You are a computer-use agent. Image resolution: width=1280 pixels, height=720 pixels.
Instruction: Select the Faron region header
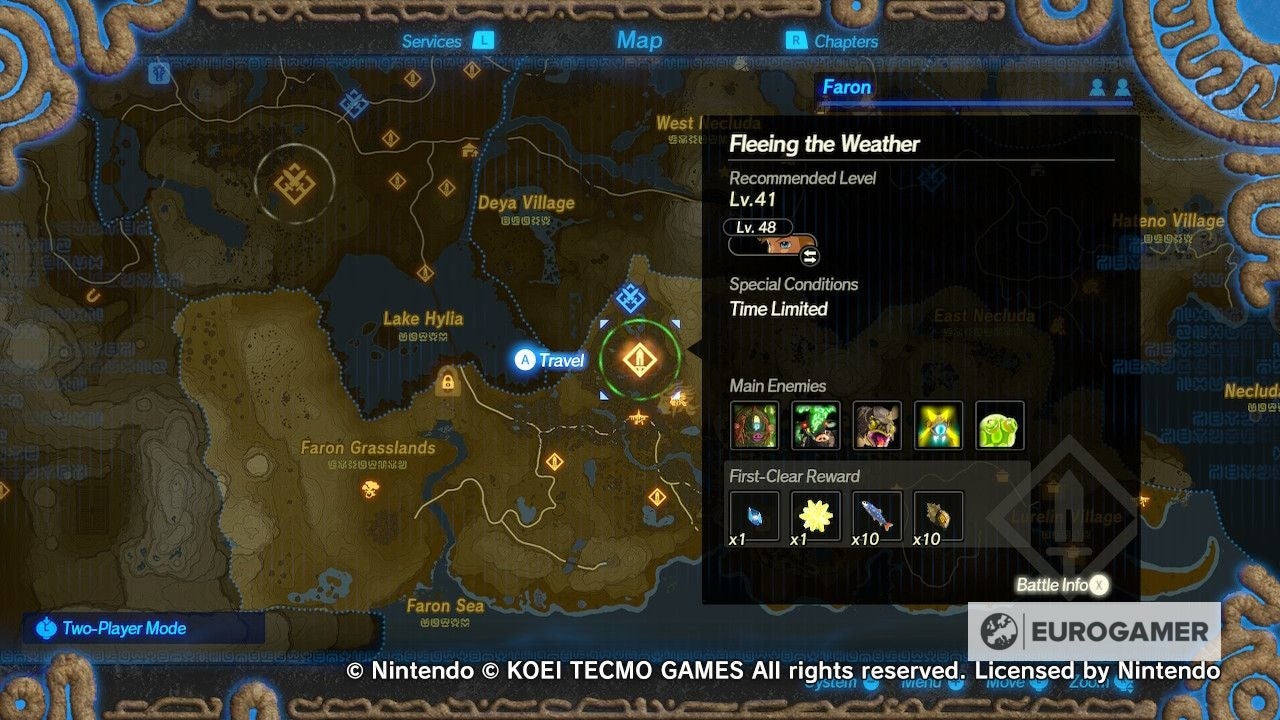click(847, 87)
